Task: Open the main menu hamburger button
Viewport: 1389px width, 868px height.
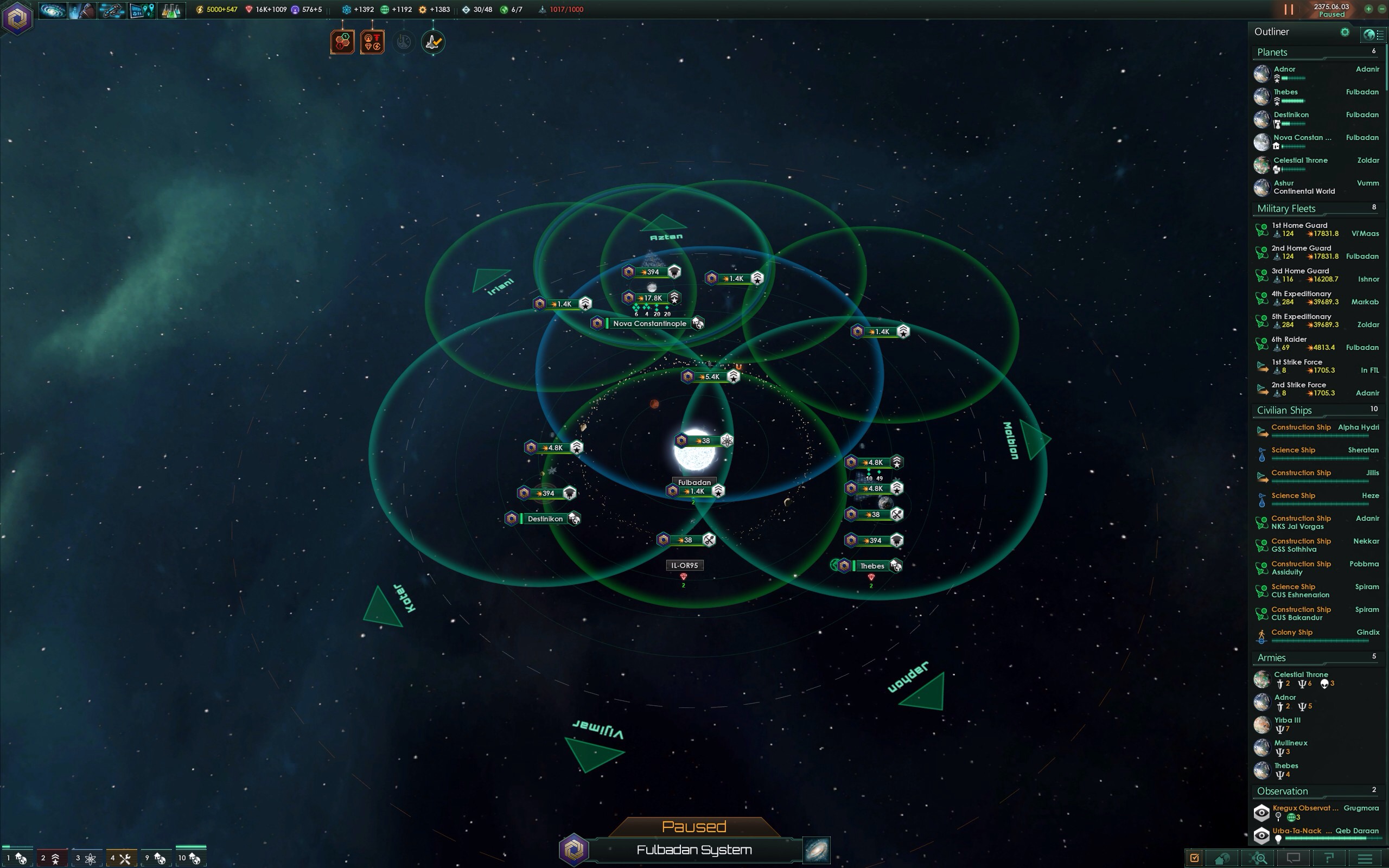Action: [x=1365, y=858]
